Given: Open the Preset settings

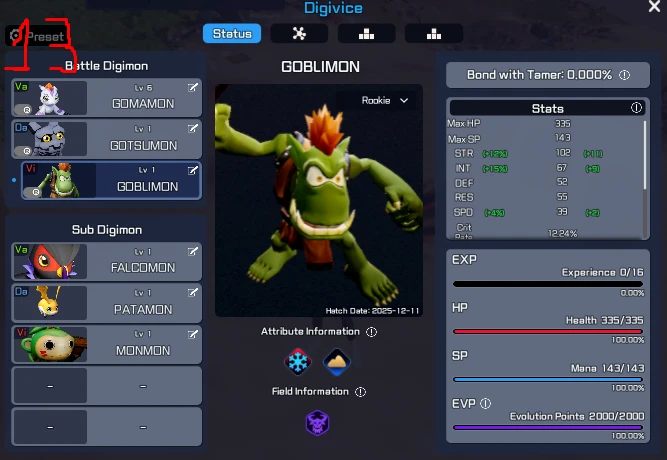Looking at the screenshot, I should [37, 36].
